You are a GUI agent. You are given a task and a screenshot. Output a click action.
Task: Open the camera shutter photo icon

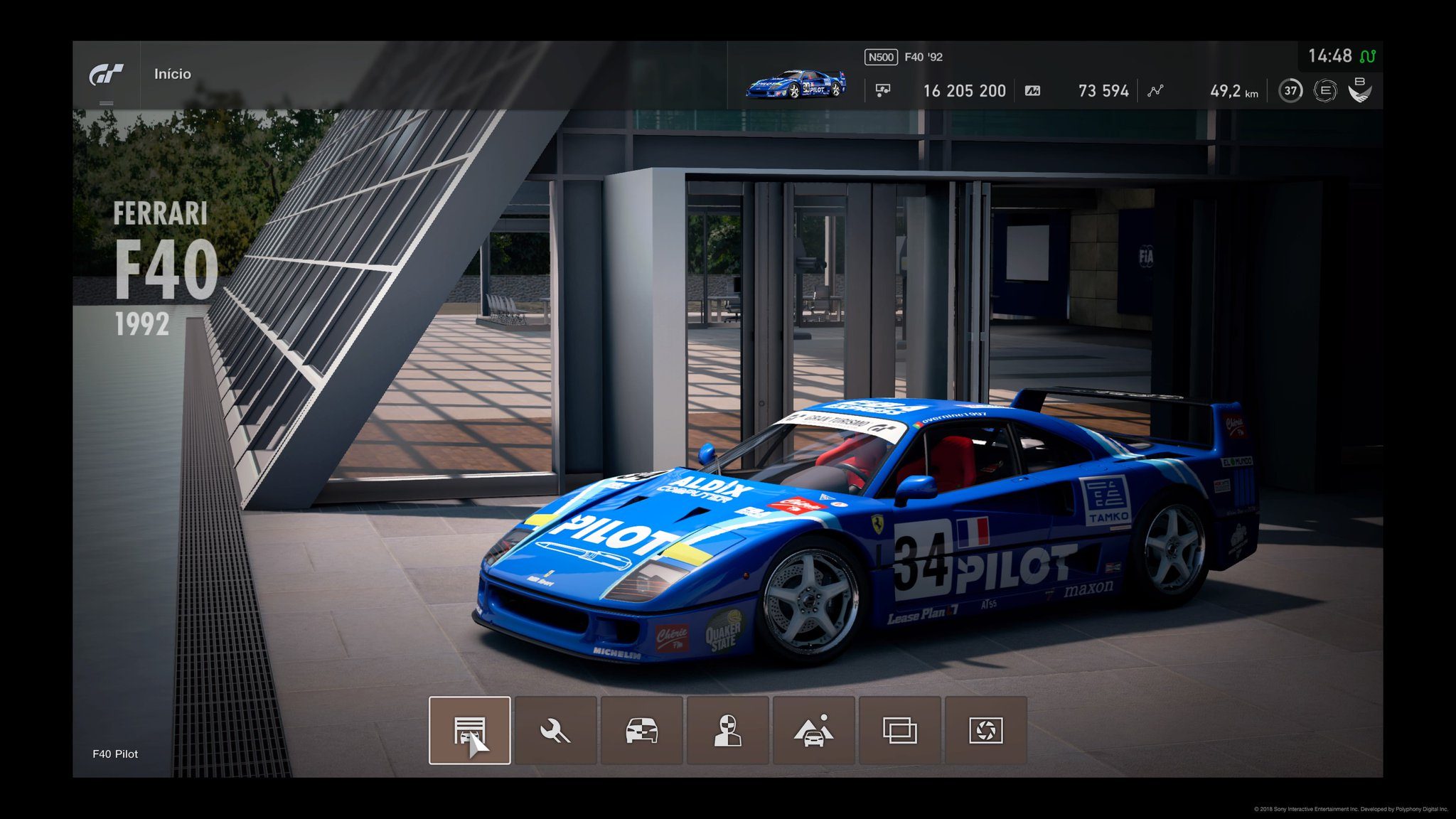click(x=985, y=730)
